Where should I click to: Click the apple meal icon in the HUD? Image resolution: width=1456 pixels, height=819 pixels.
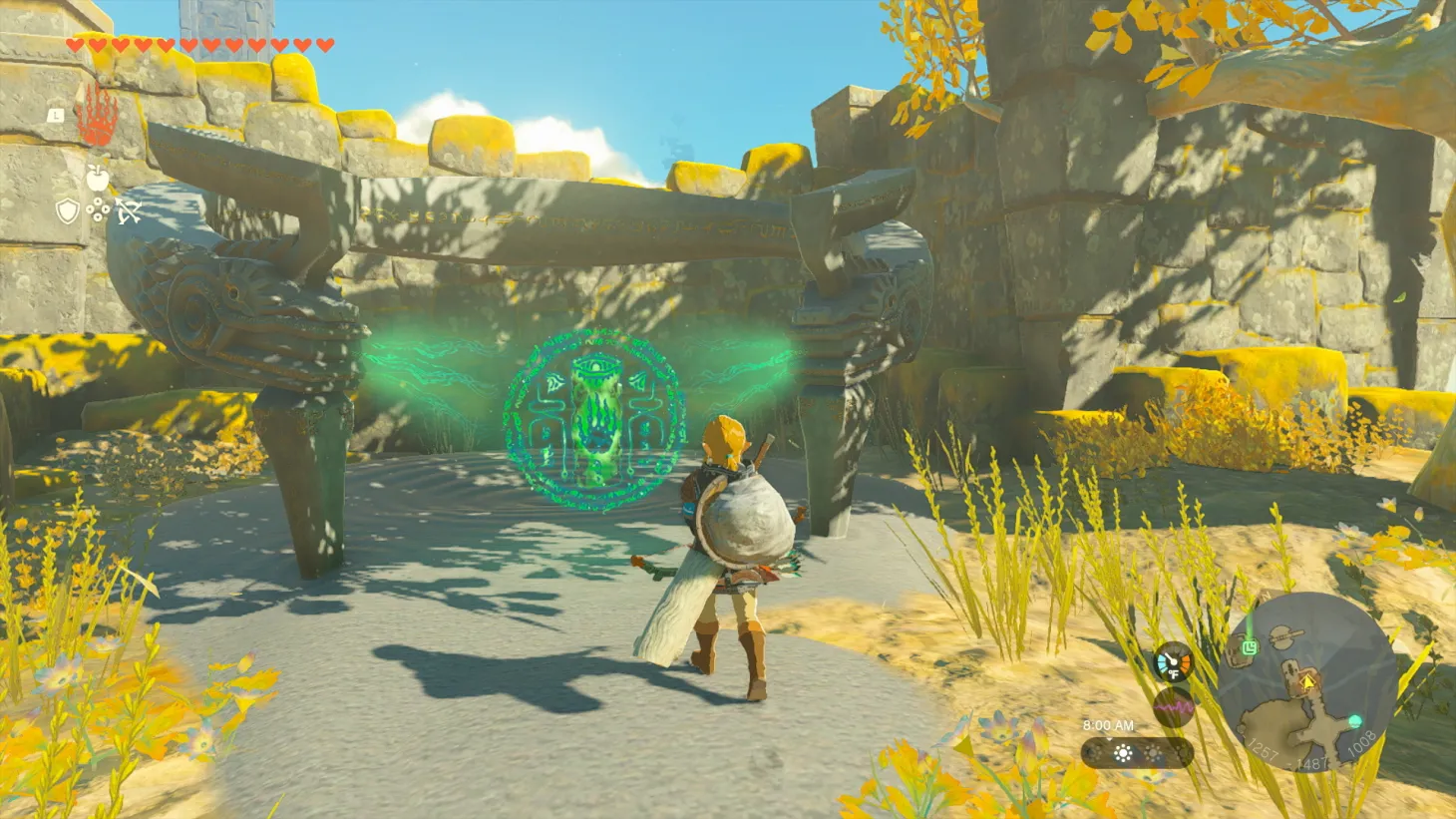(97, 178)
